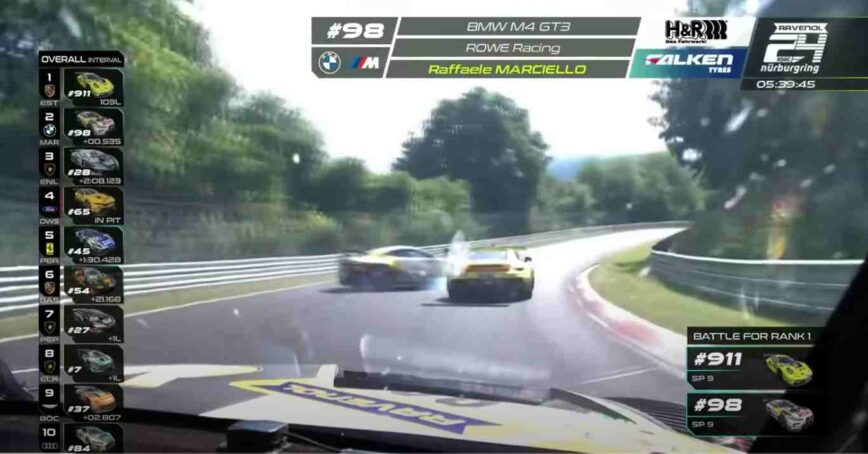Click the Falken Tyres sponsor logo
This screenshot has width=868, height=454.
tap(688, 62)
